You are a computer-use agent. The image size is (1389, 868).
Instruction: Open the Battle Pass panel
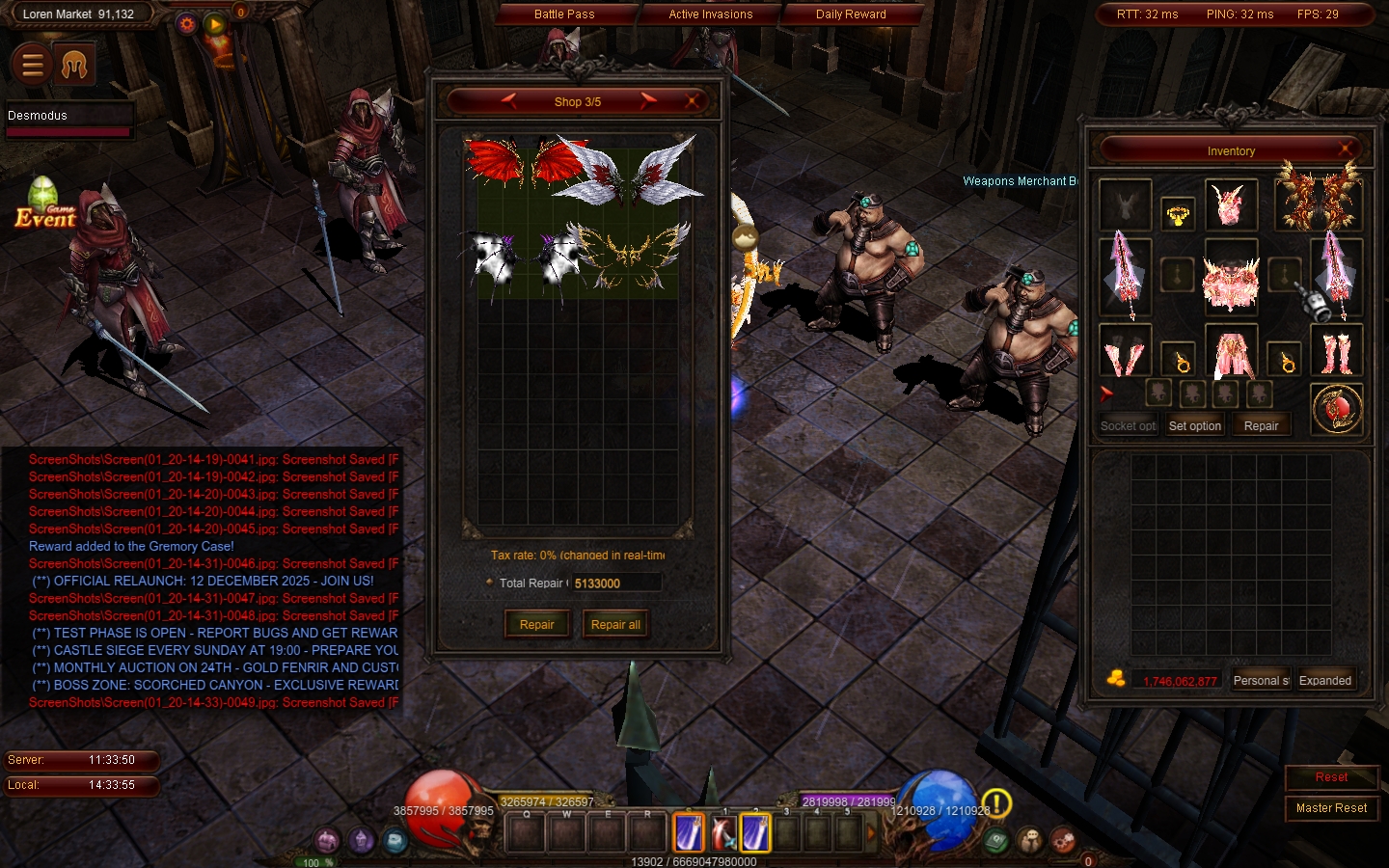click(564, 14)
